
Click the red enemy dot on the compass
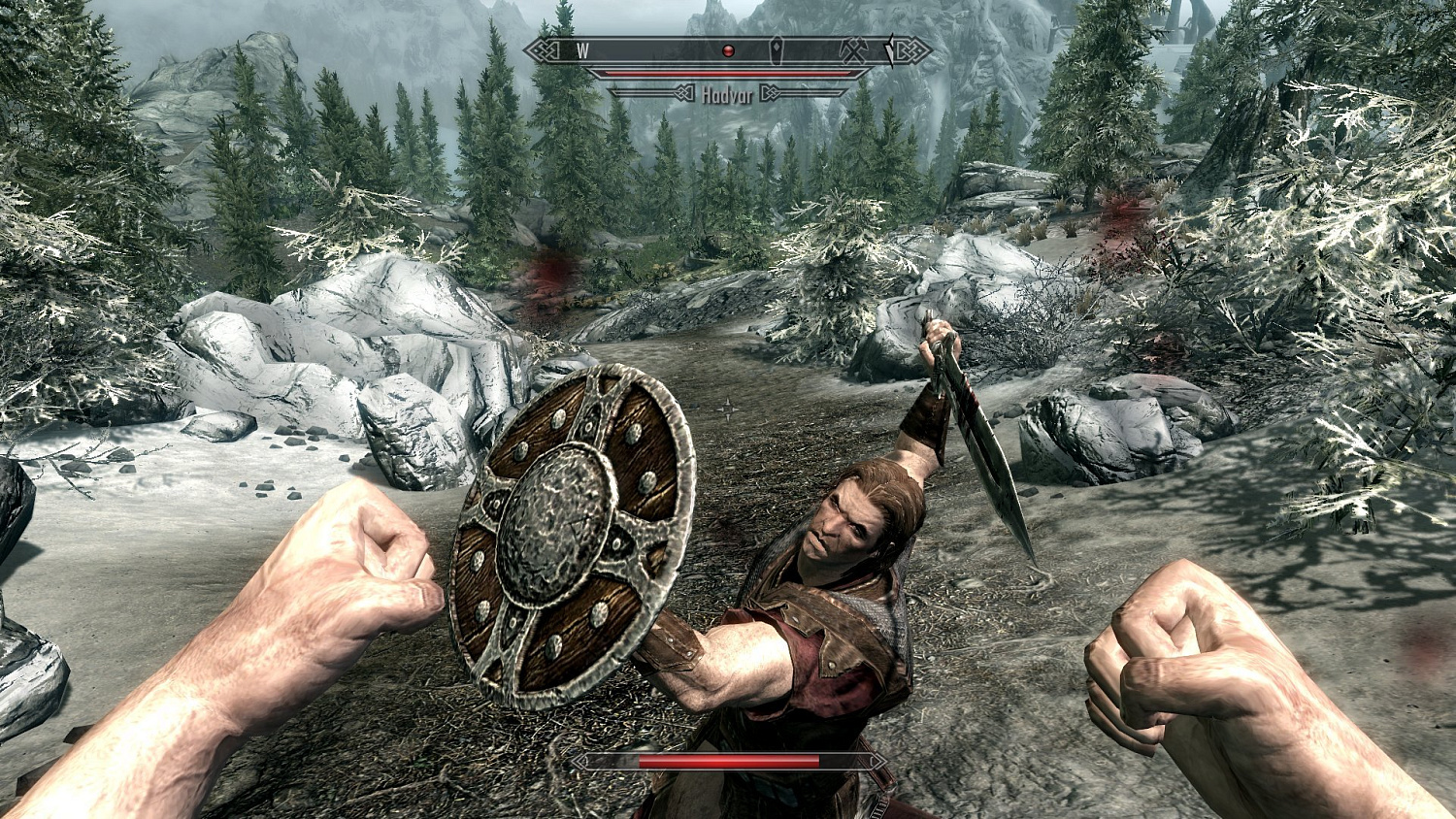click(729, 49)
